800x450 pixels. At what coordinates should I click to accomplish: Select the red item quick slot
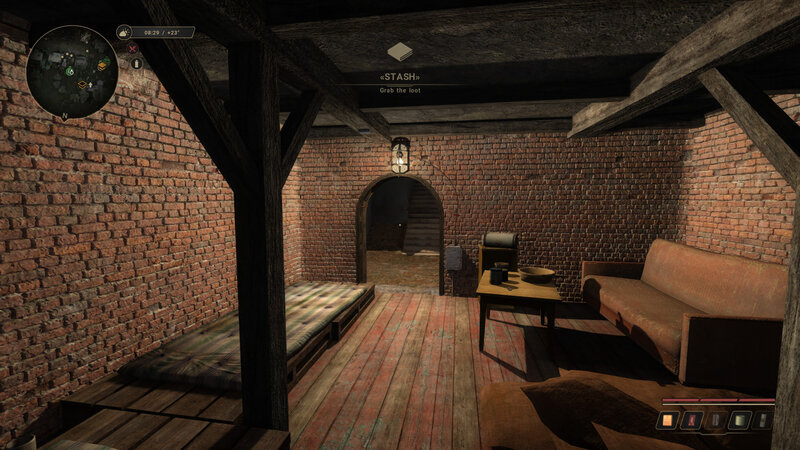pyautogui.click(x=690, y=421)
